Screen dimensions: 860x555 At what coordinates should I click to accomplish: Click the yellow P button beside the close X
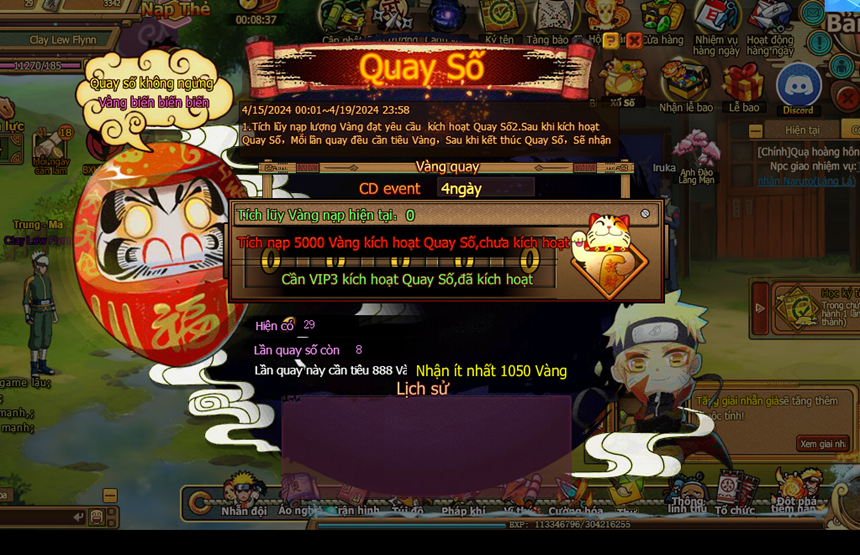click(611, 41)
